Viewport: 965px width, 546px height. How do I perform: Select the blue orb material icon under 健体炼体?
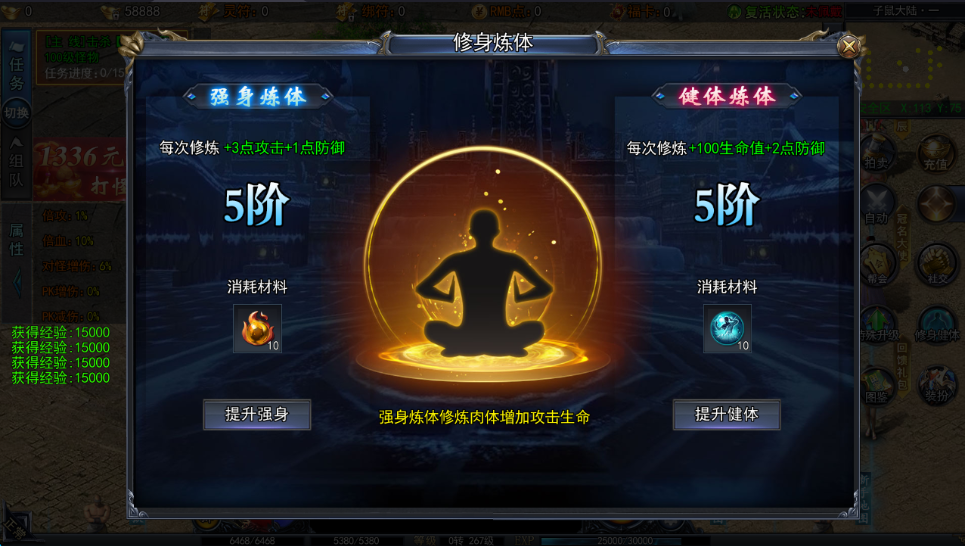[726, 329]
